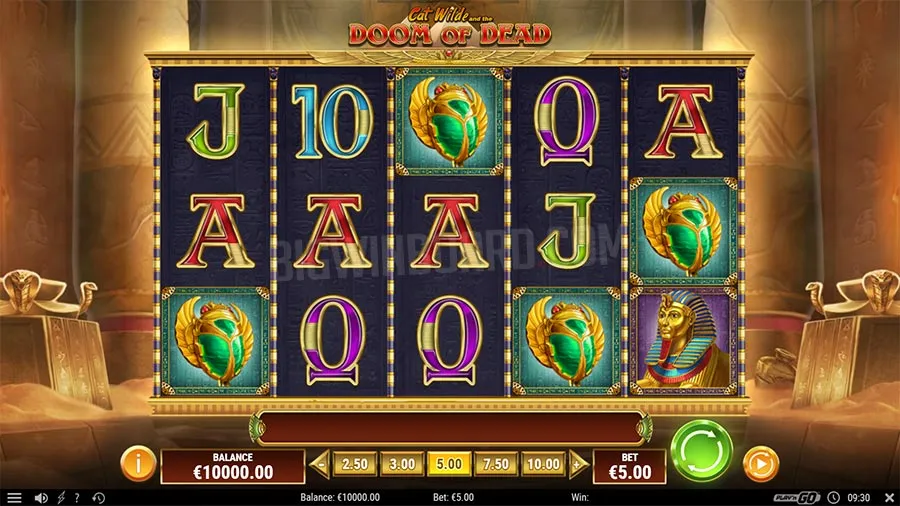Show the game history clock icon
The width and height of the screenshot is (900, 506).
coord(98,497)
